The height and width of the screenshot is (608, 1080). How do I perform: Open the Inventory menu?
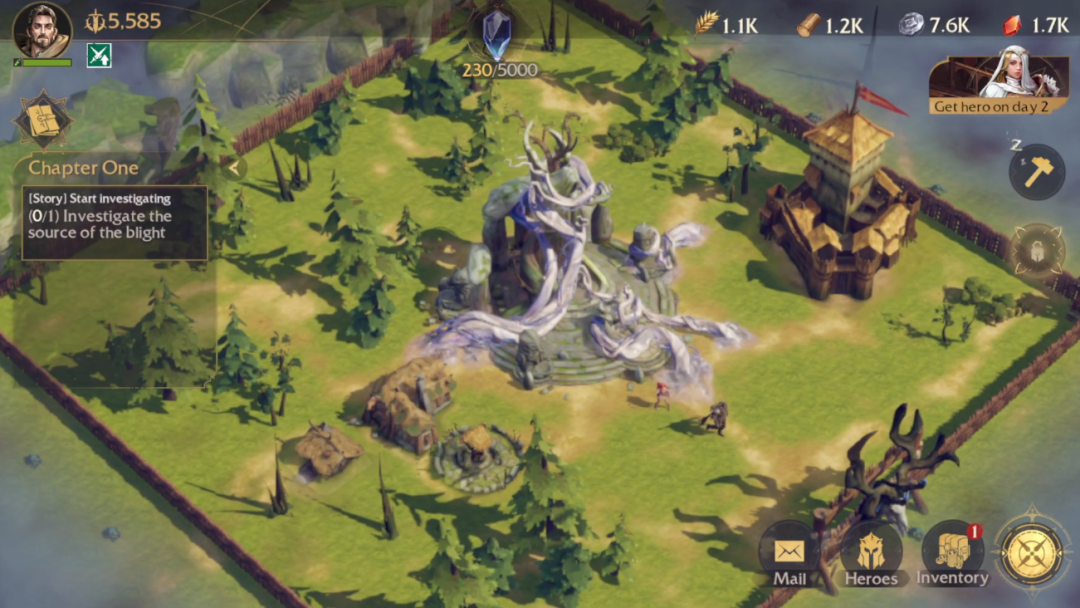[952, 553]
